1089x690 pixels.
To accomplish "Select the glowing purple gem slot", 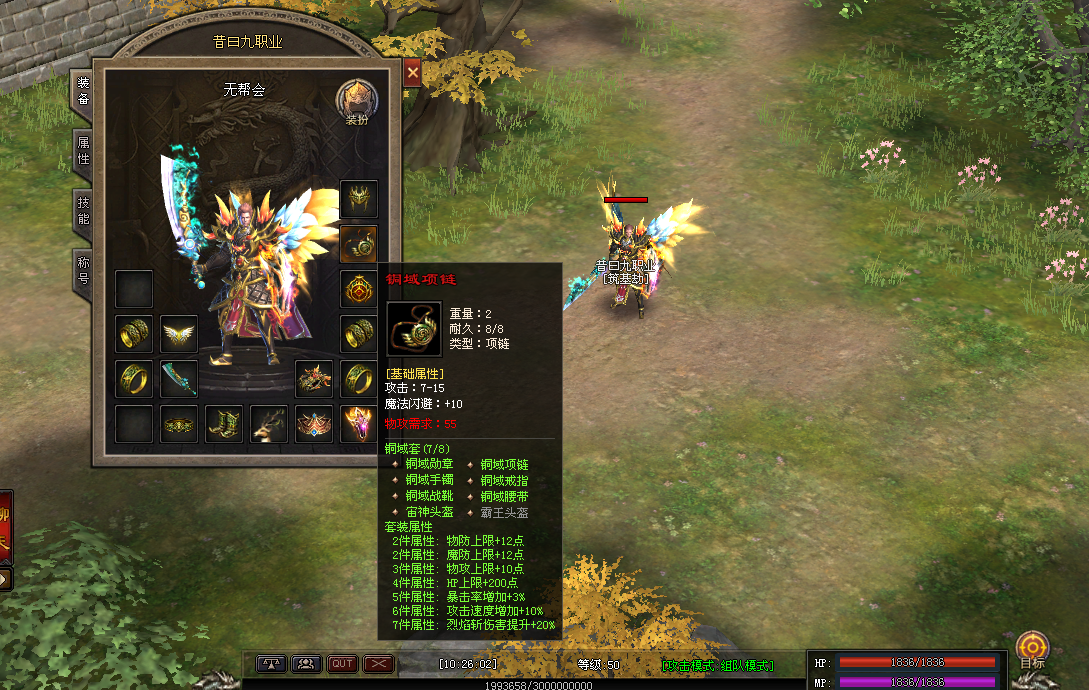I will (359, 423).
